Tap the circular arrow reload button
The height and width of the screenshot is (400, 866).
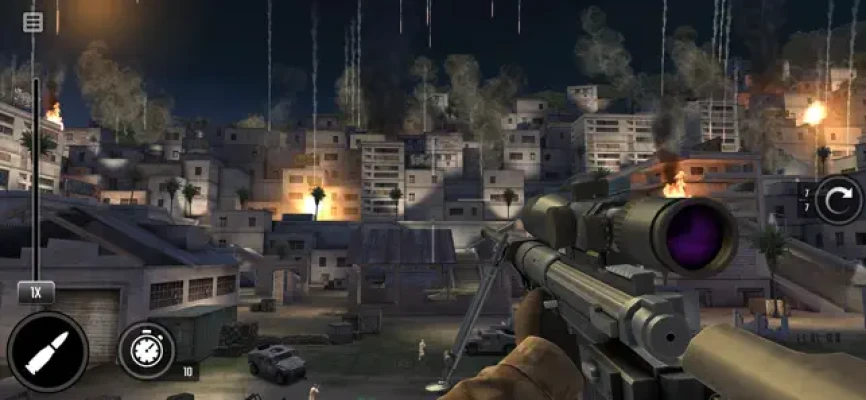point(838,200)
